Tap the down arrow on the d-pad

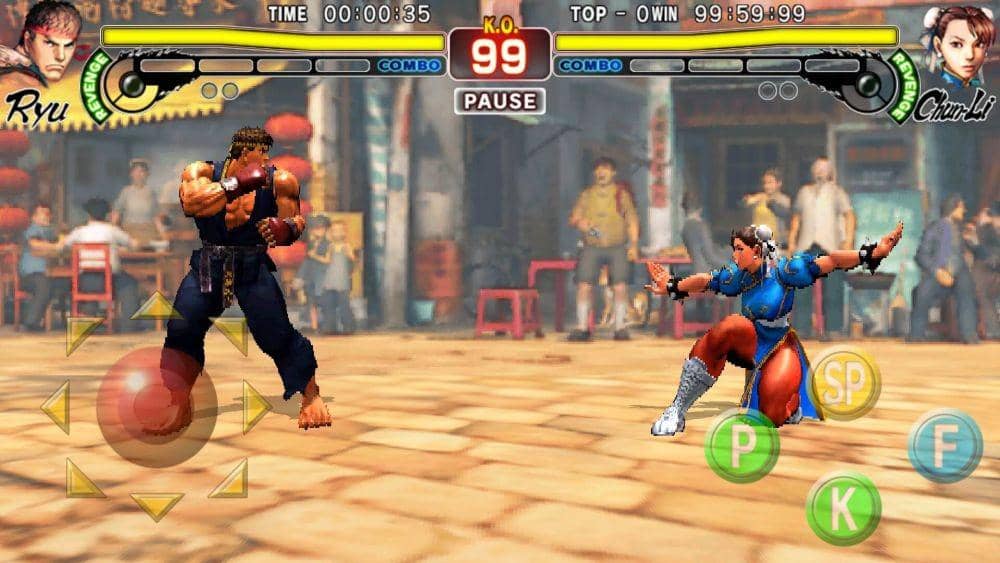pos(156,505)
